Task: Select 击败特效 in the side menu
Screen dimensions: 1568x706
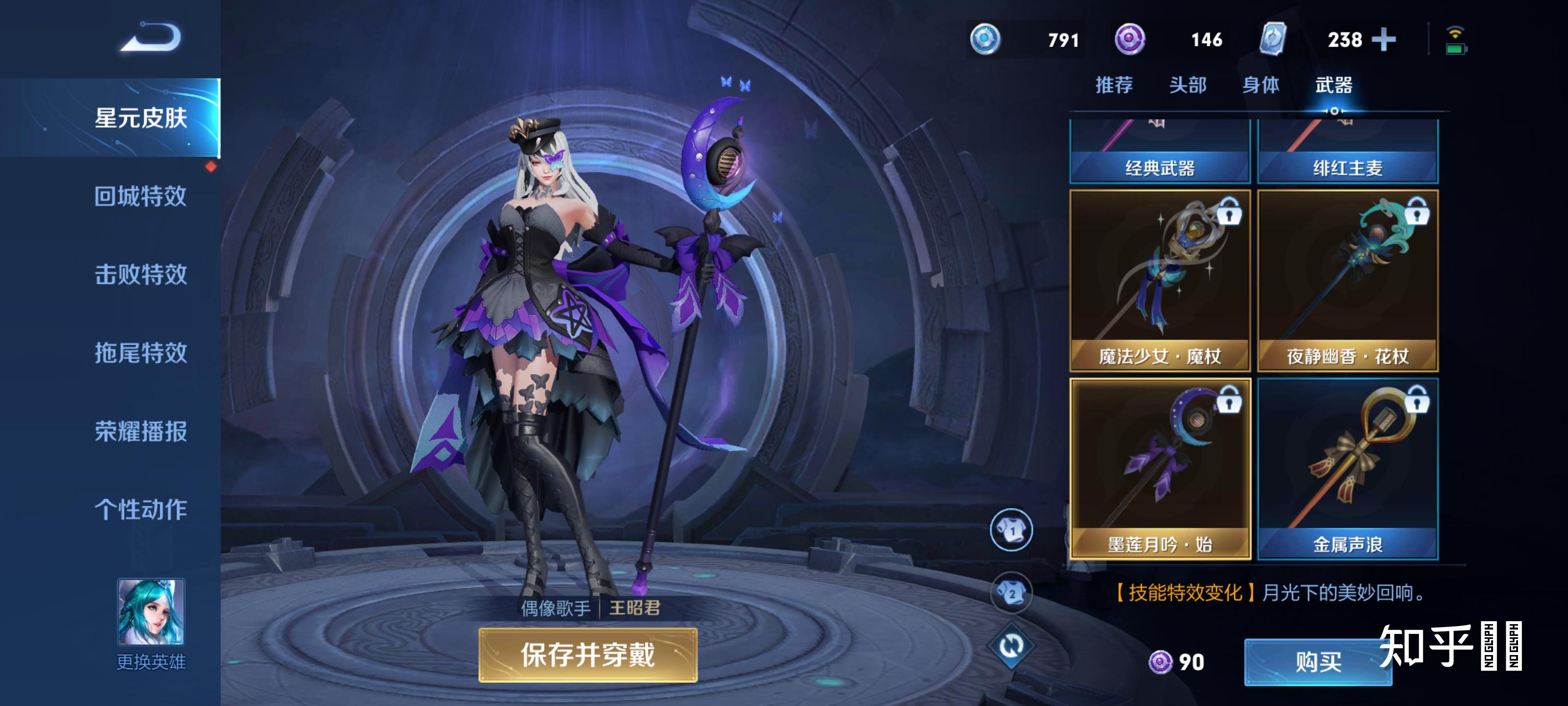Action: click(x=141, y=274)
